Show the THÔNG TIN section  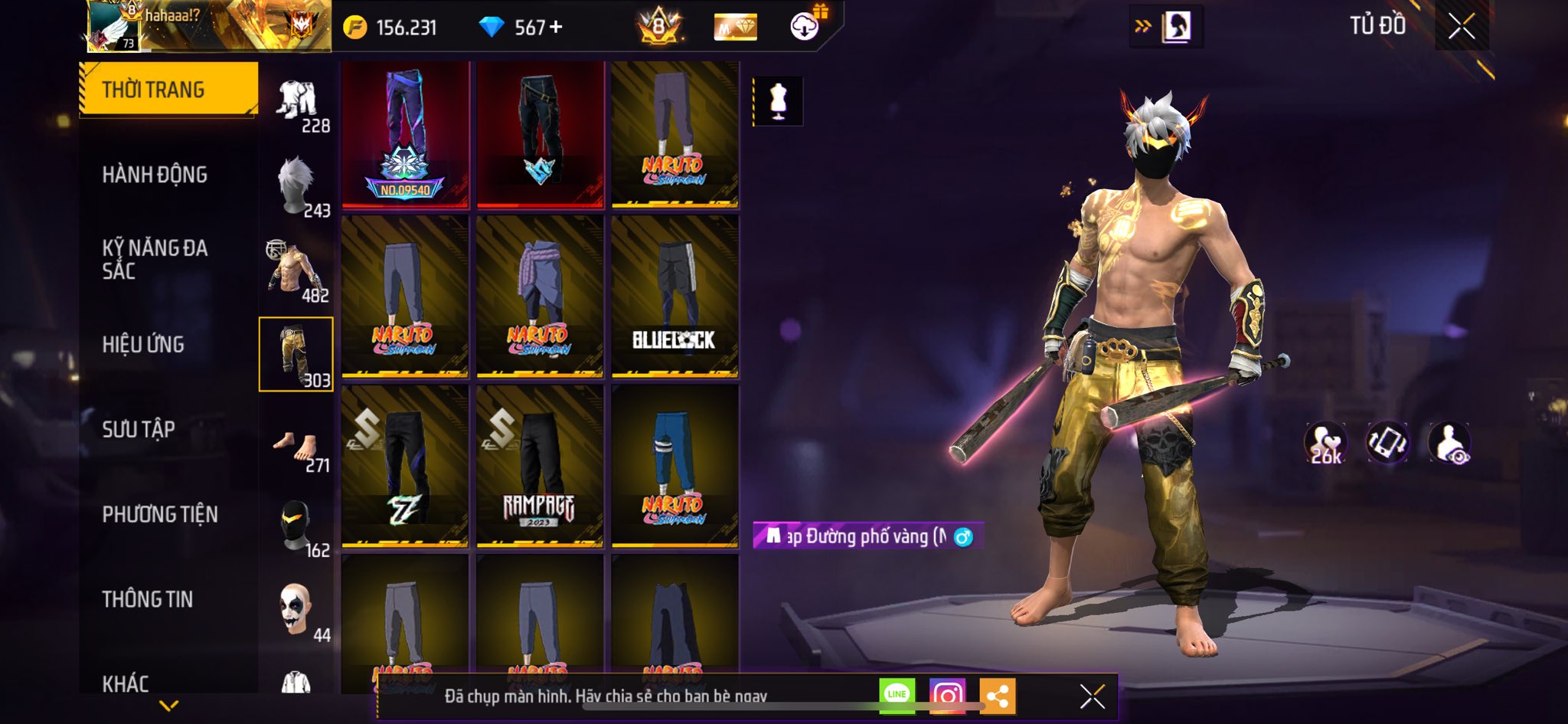pos(148,599)
